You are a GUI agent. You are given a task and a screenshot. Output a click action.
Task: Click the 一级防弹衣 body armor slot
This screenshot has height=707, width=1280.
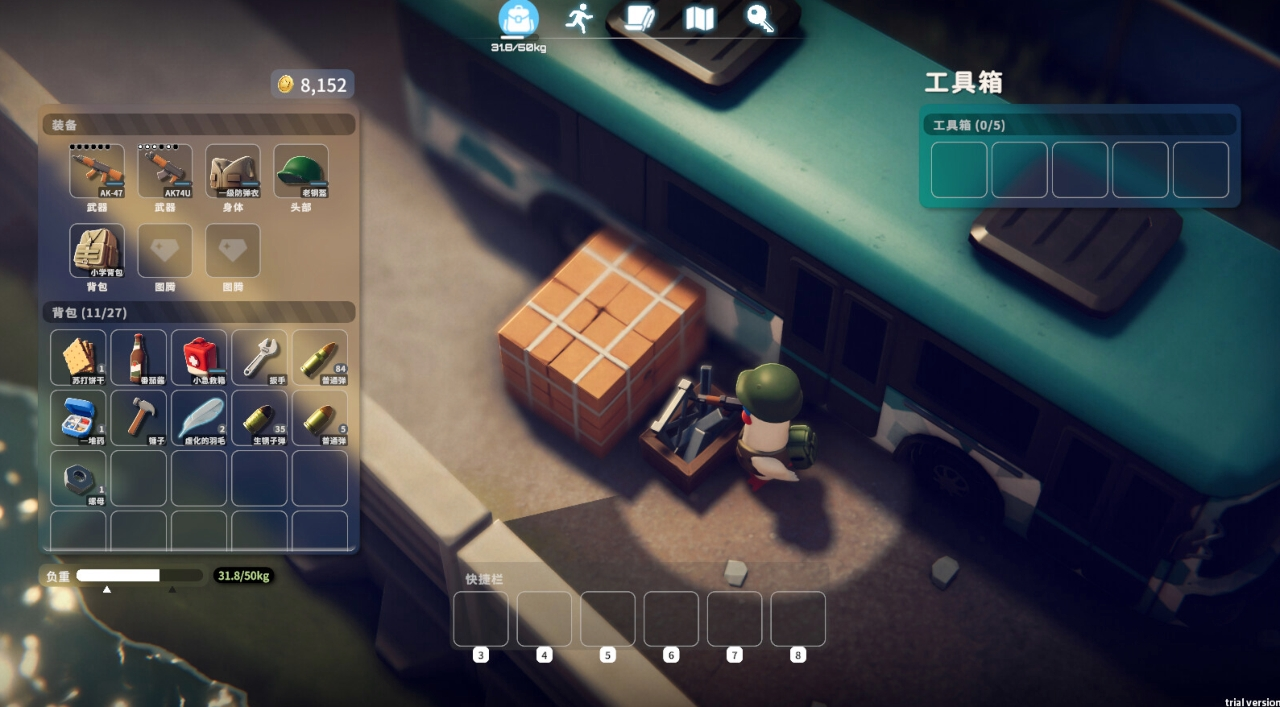click(x=233, y=171)
